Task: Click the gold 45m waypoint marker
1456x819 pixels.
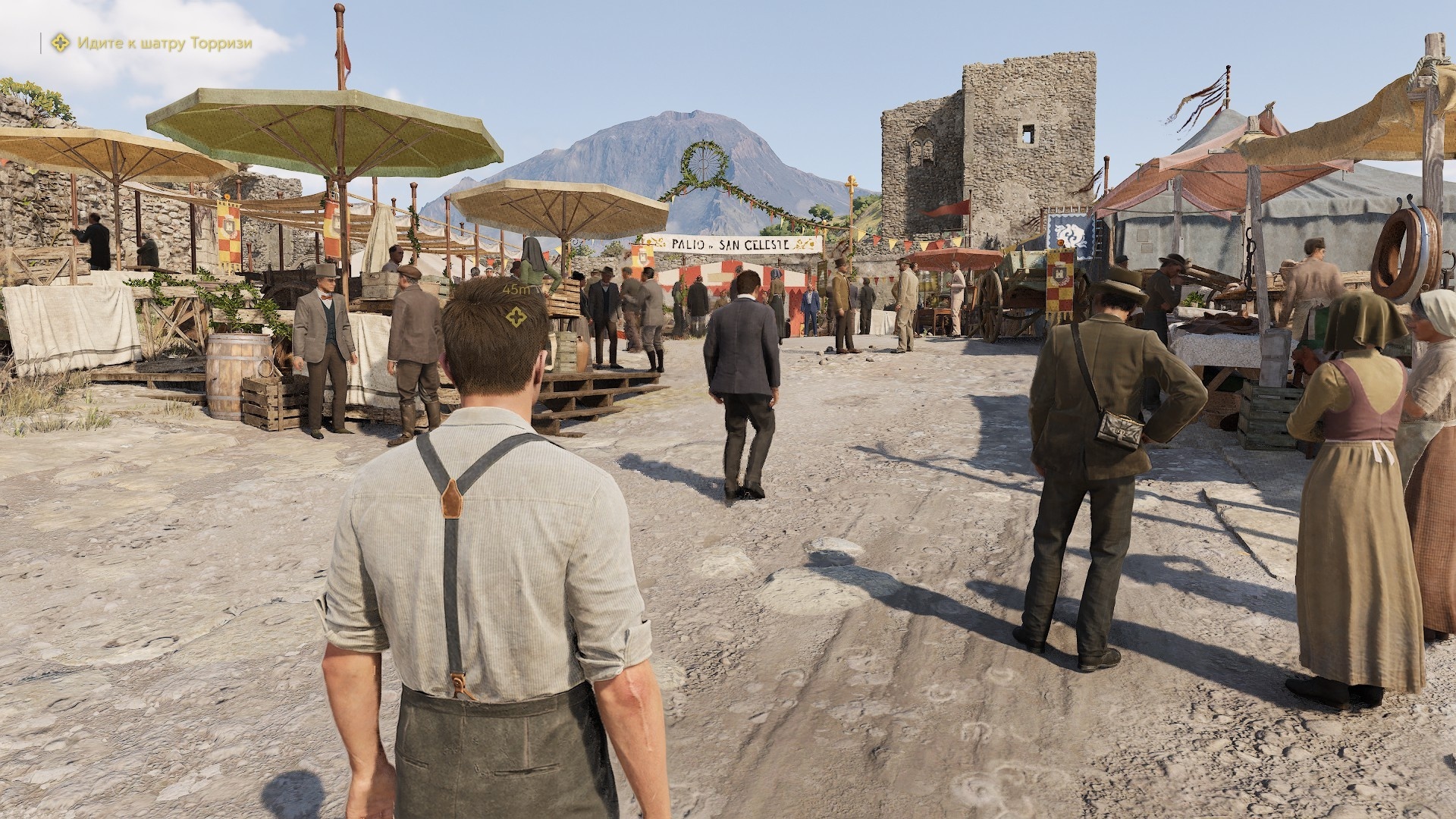Action: point(516,316)
